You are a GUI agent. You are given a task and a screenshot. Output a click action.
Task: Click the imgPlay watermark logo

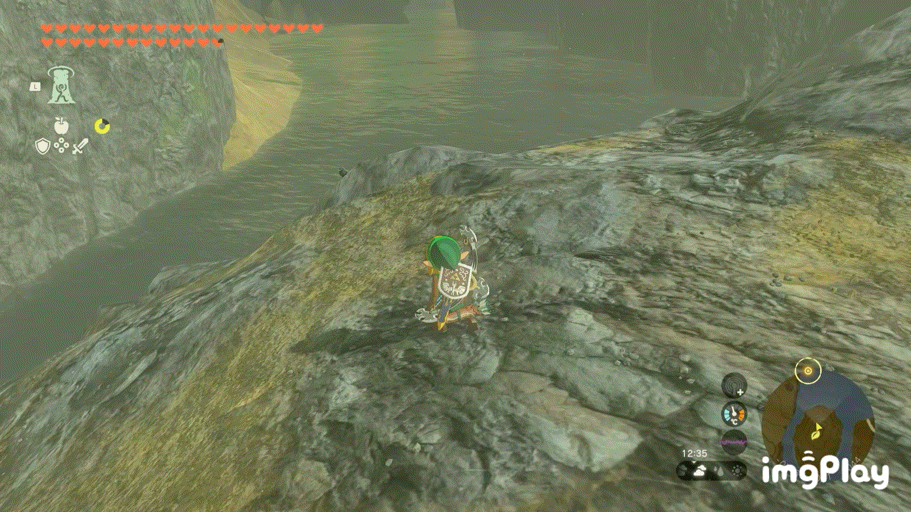(x=824, y=471)
